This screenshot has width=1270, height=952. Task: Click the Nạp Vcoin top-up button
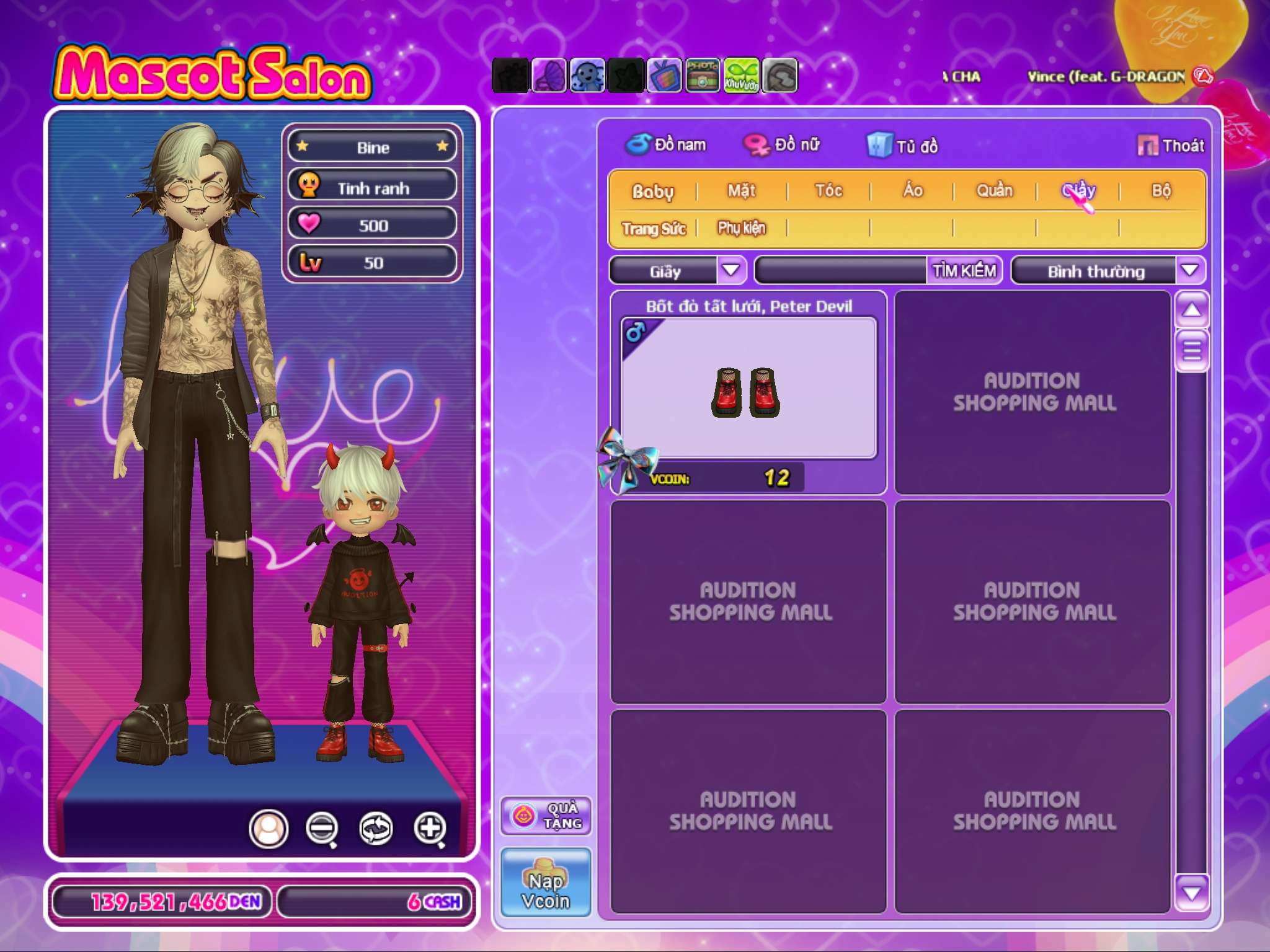tap(546, 882)
